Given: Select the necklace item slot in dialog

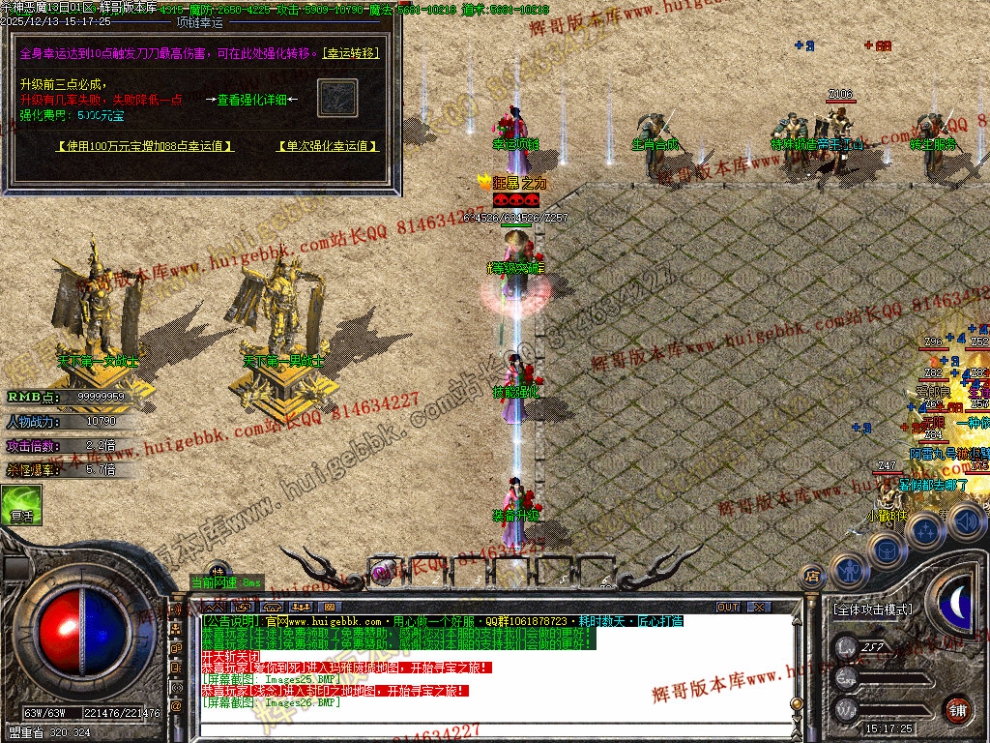Looking at the screenshot, I should 337,98.
